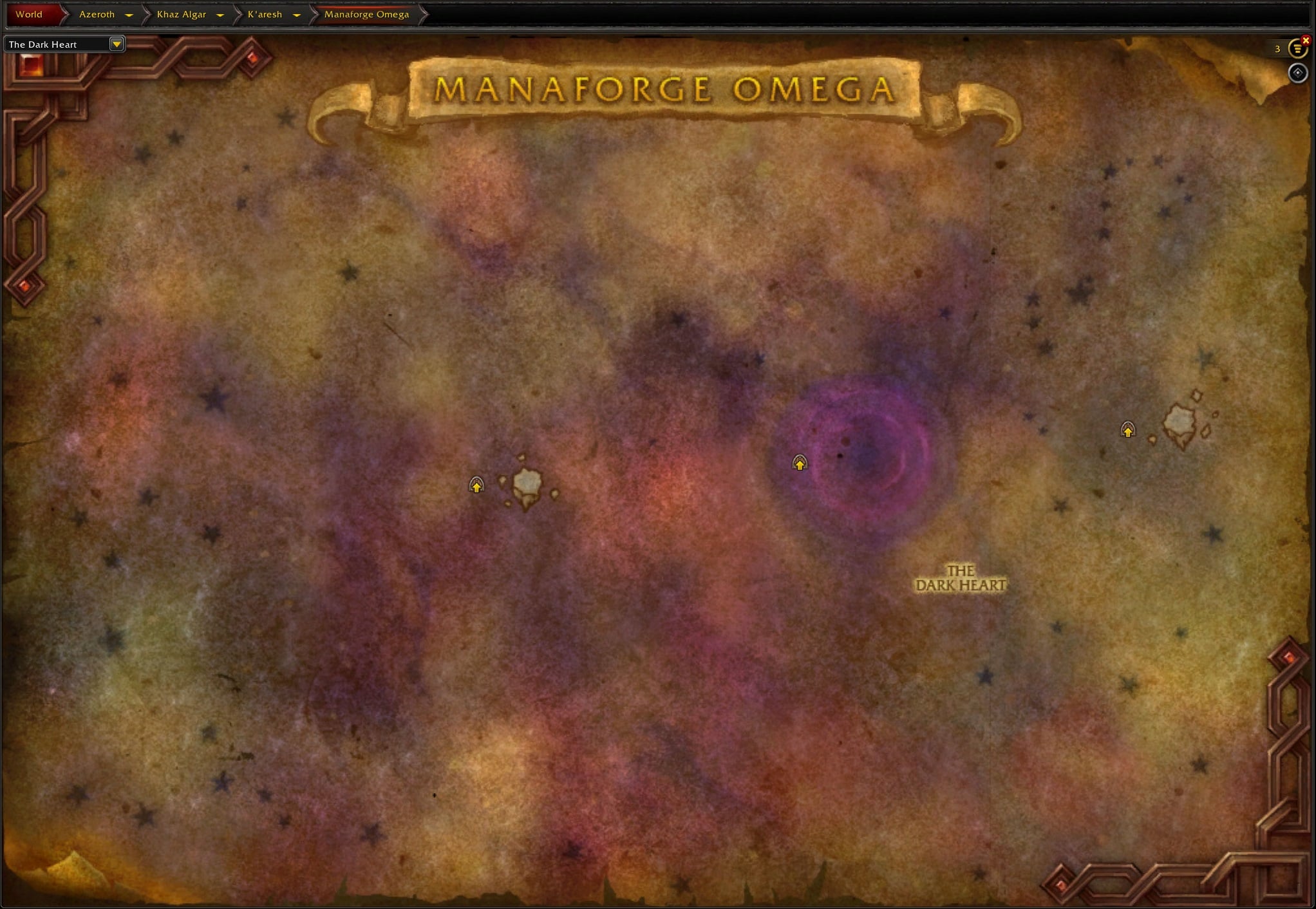Viewport: 1316px width, 909px height.
Task: Click the difficulty indicator showing 3
Action: [x=1276, y=49]
